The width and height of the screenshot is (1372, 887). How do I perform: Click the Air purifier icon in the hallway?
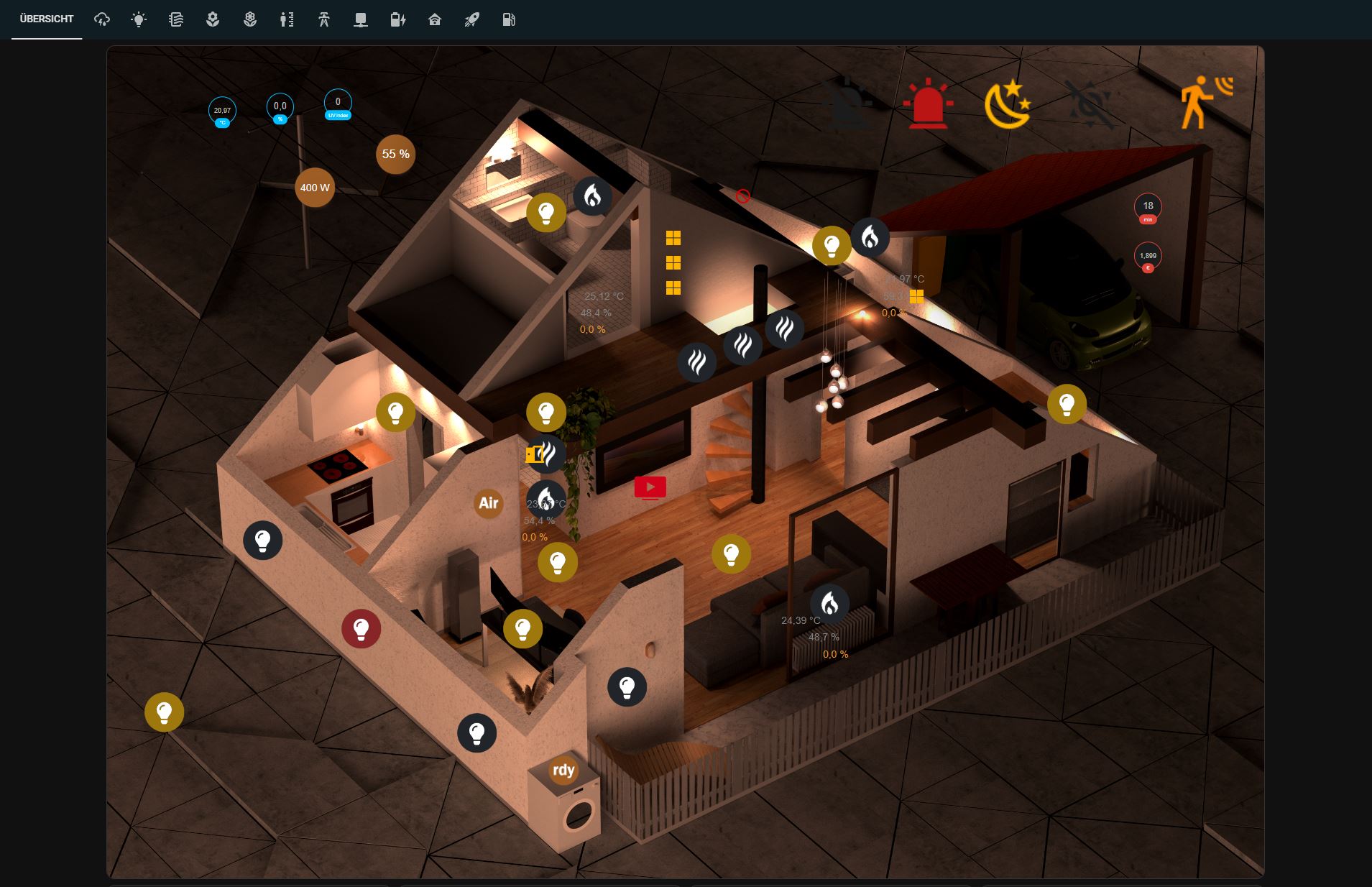(488, 503)
